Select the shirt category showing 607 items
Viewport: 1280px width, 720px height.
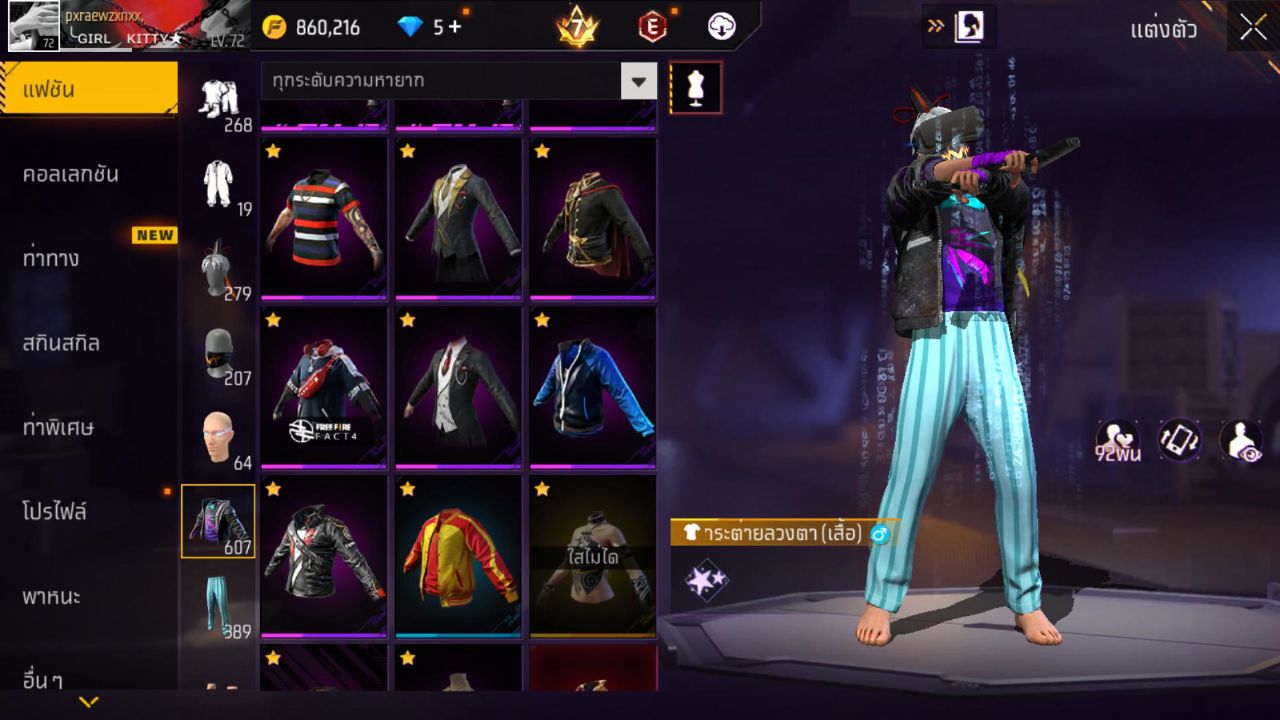coord(219,520)
